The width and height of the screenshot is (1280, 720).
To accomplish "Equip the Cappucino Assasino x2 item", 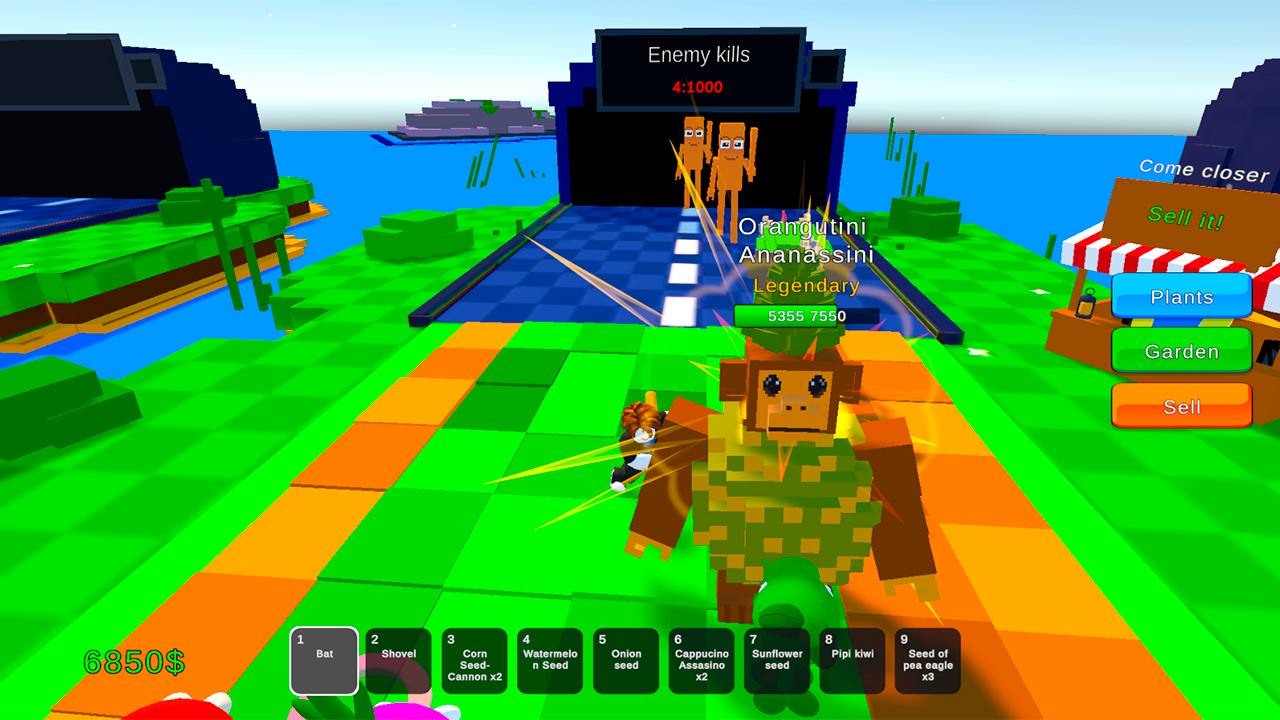I will click(x=701, y=660).
